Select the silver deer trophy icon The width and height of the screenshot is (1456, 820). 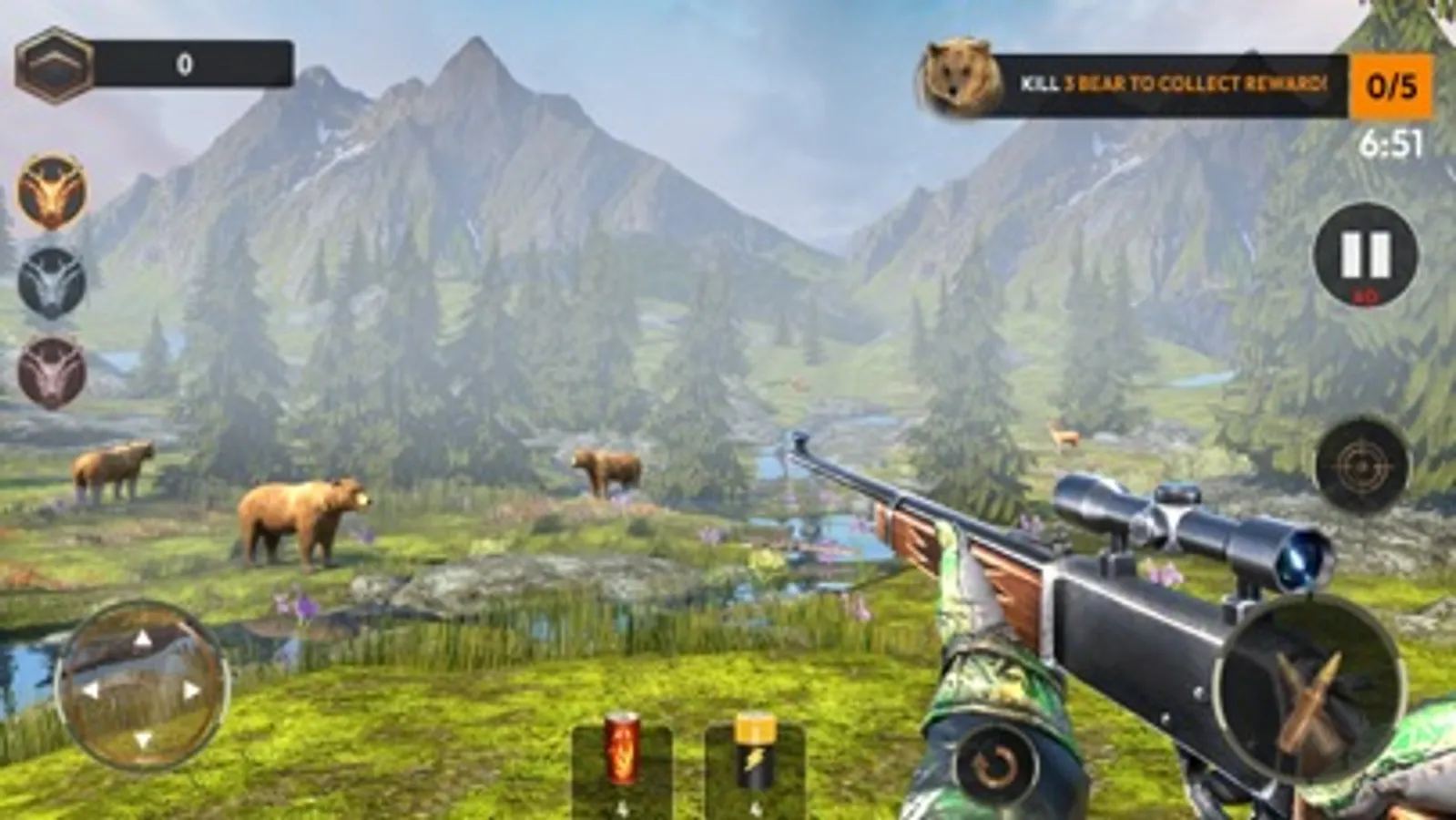click(x=50, y=279)
